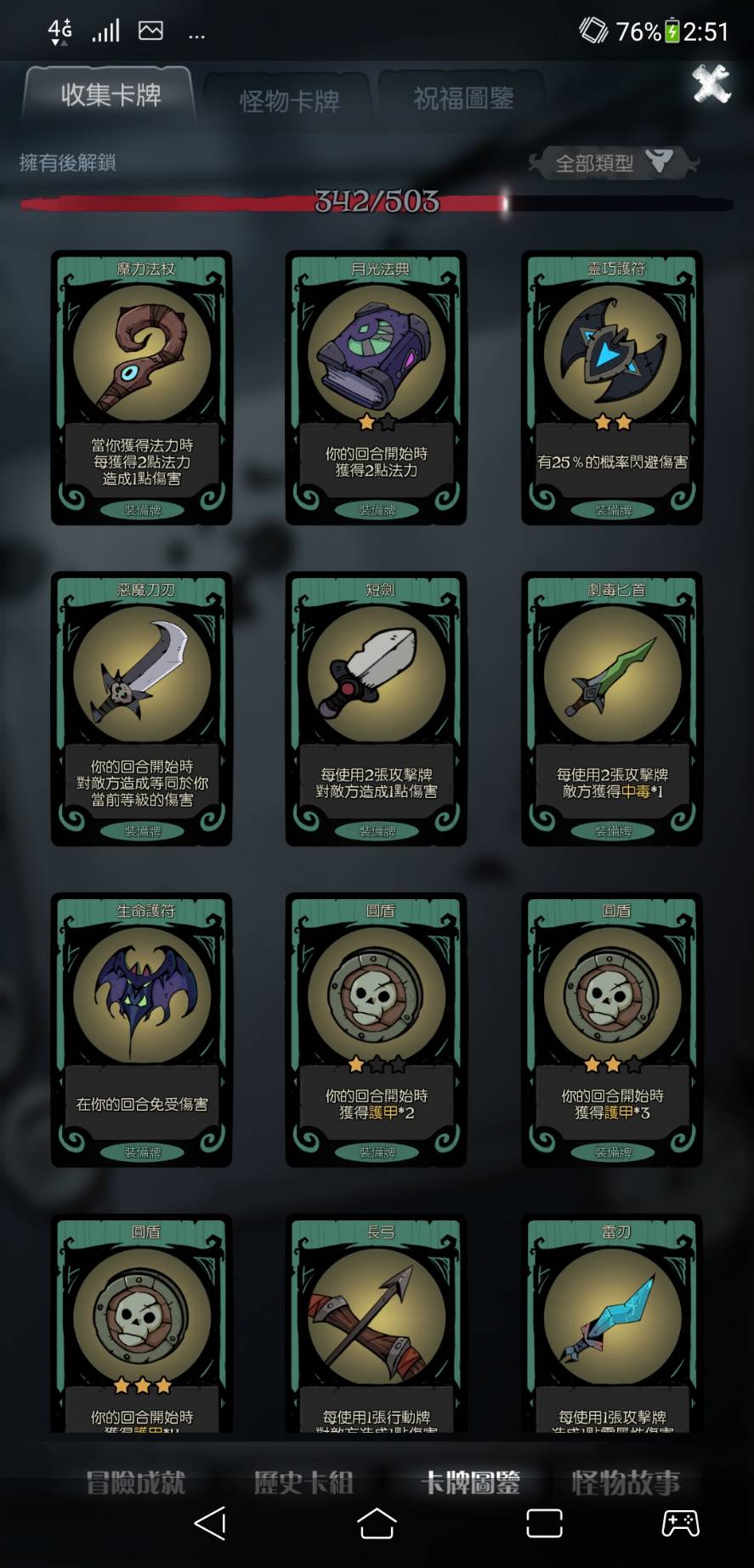Open the 全部類型 filter dropdown
The width and height of the screenshot is (754, 1568).
point(610,162)
